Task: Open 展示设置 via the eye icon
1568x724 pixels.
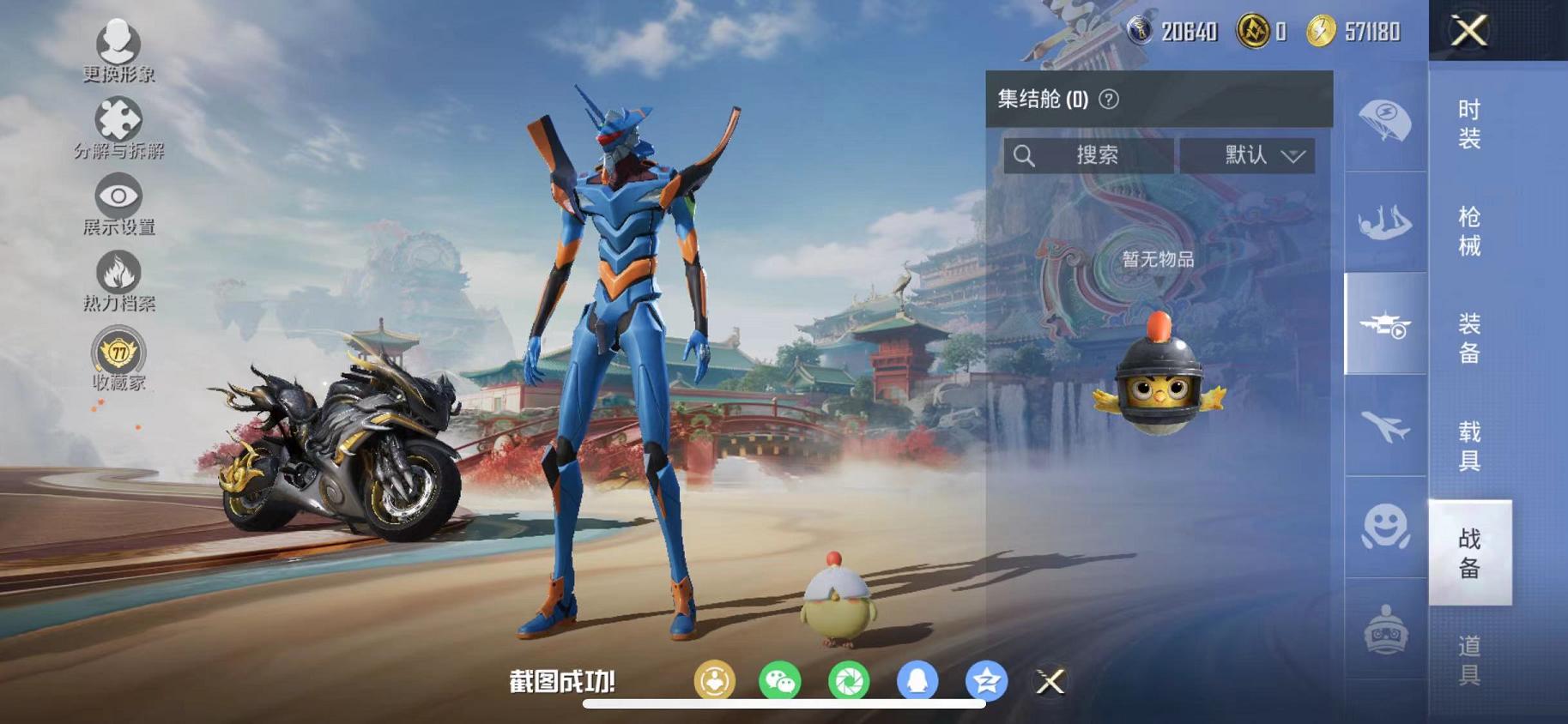Action: [x=119, y=196]
